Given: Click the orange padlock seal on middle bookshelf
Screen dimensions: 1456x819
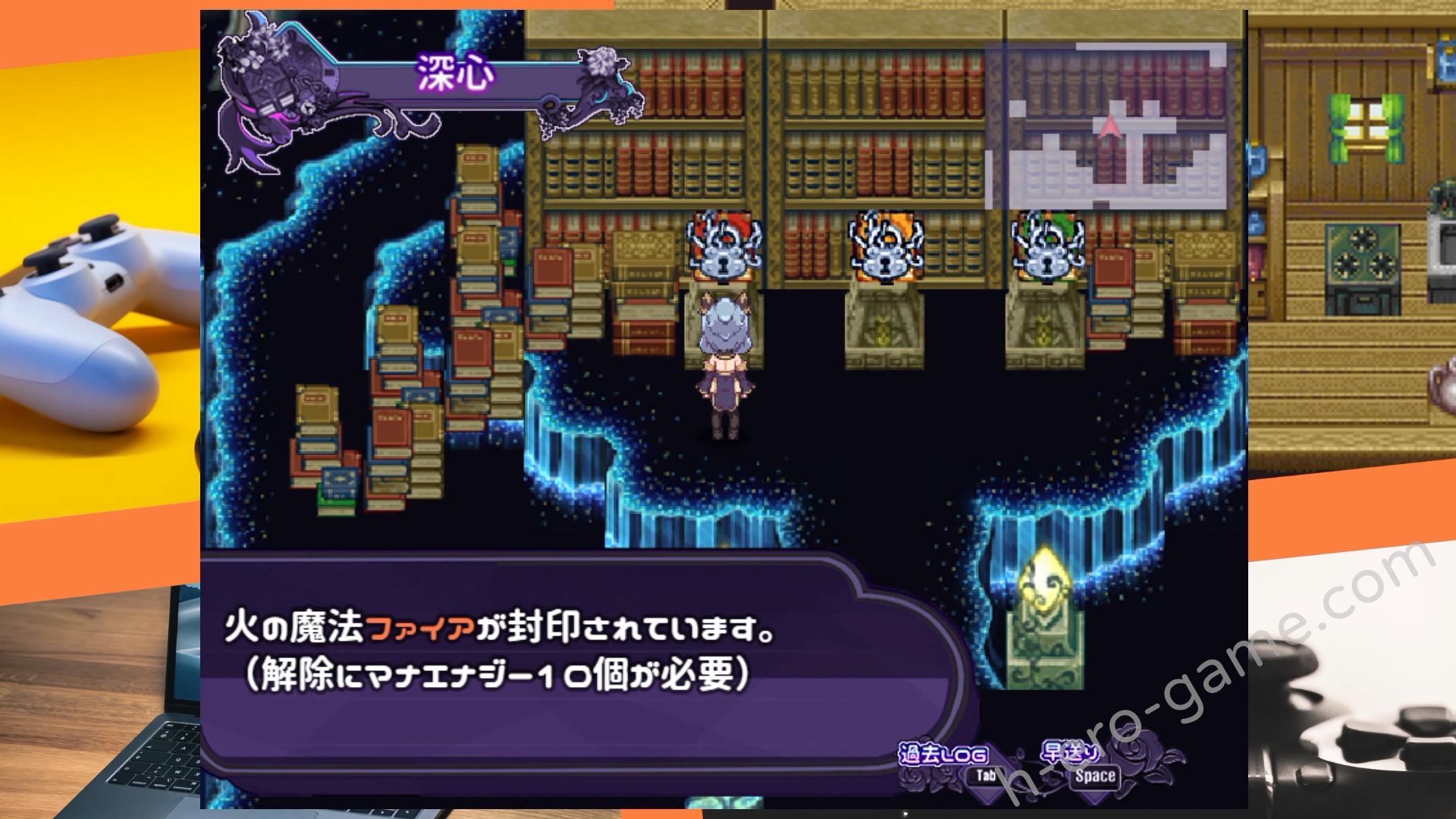Looking at the screenshot, I should 883,250.
